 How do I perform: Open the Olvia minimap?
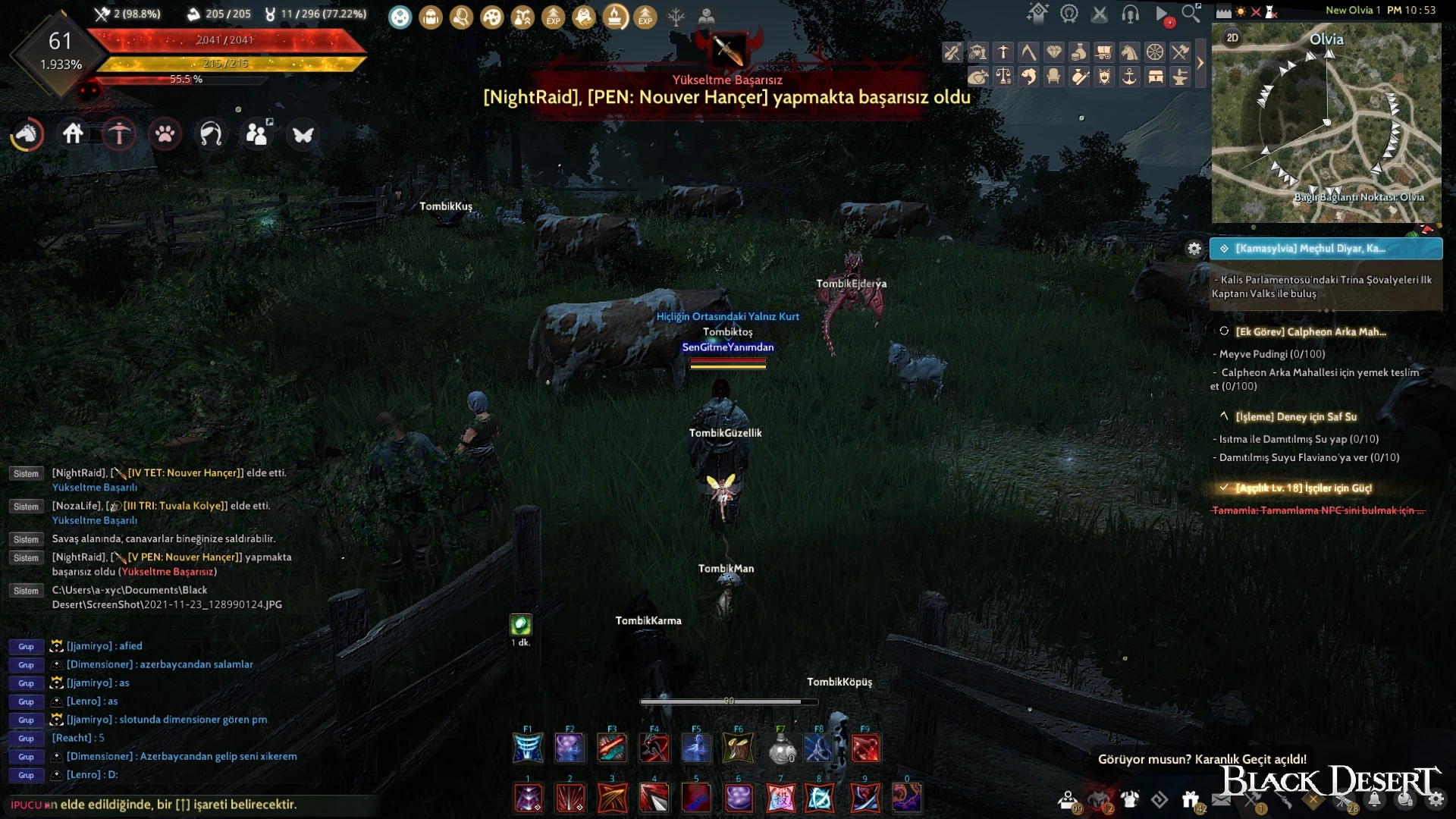(x=1326, y=123)
